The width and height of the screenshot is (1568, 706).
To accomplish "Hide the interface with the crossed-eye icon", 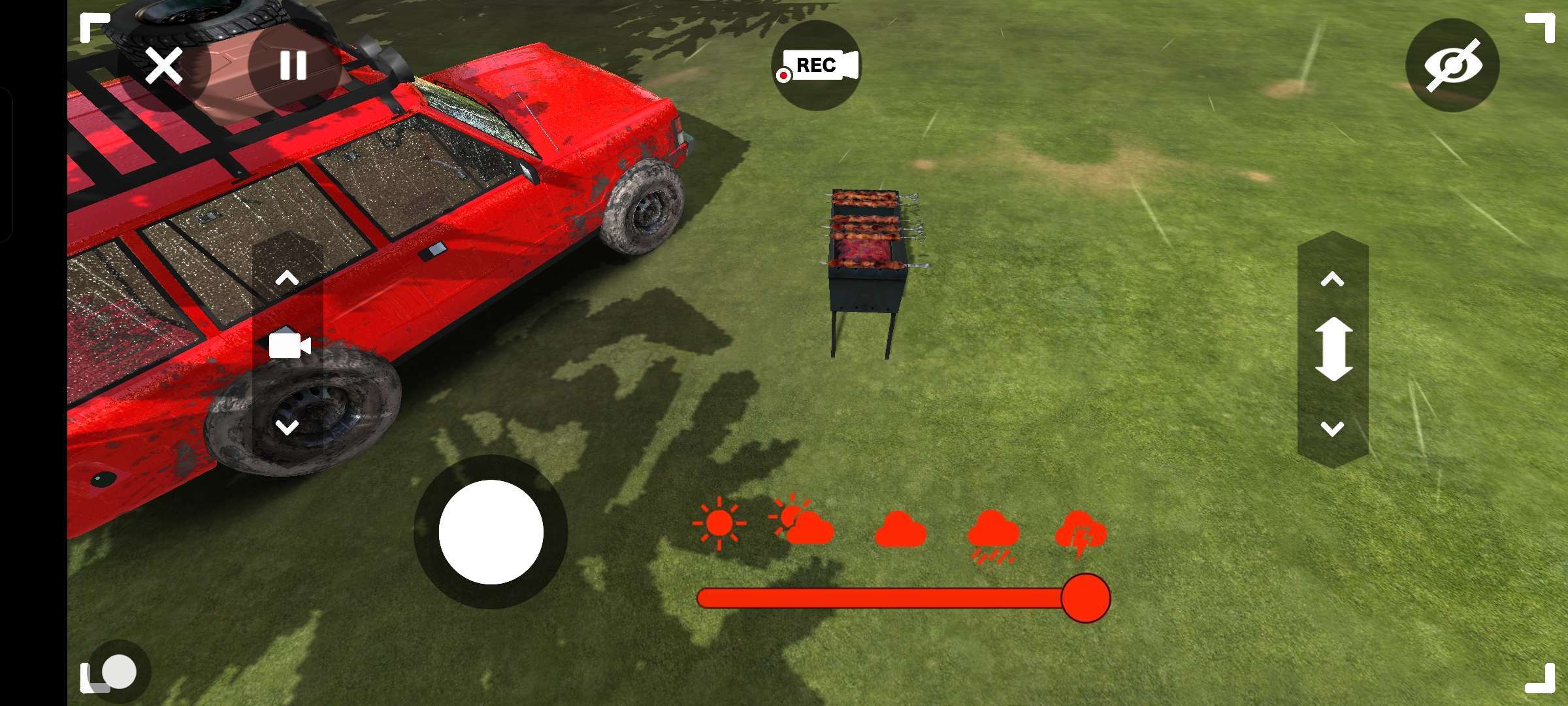I will pyautogui.click(x=1452, y=65).
